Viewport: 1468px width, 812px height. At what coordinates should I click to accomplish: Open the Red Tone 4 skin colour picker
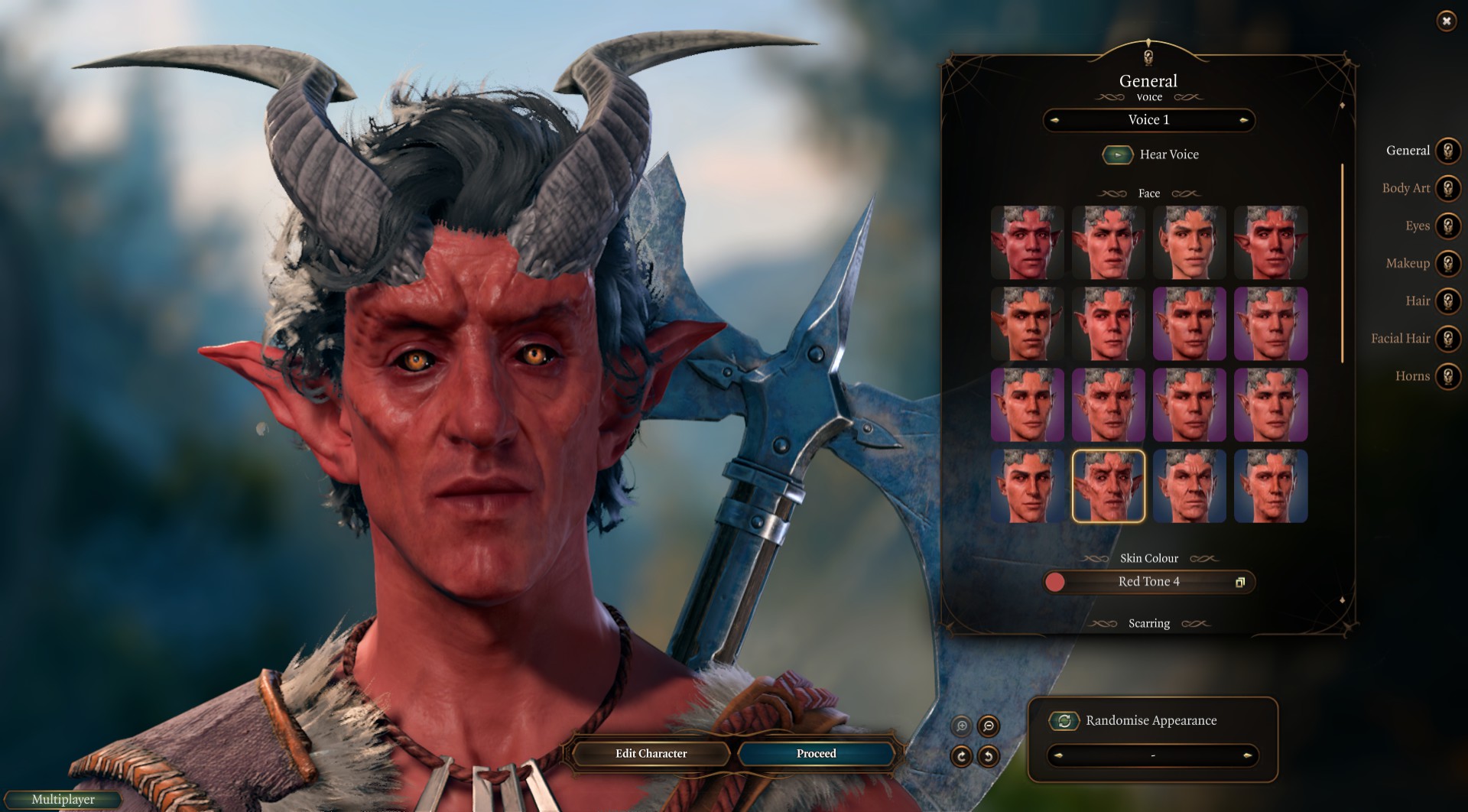pos(1148,582)
